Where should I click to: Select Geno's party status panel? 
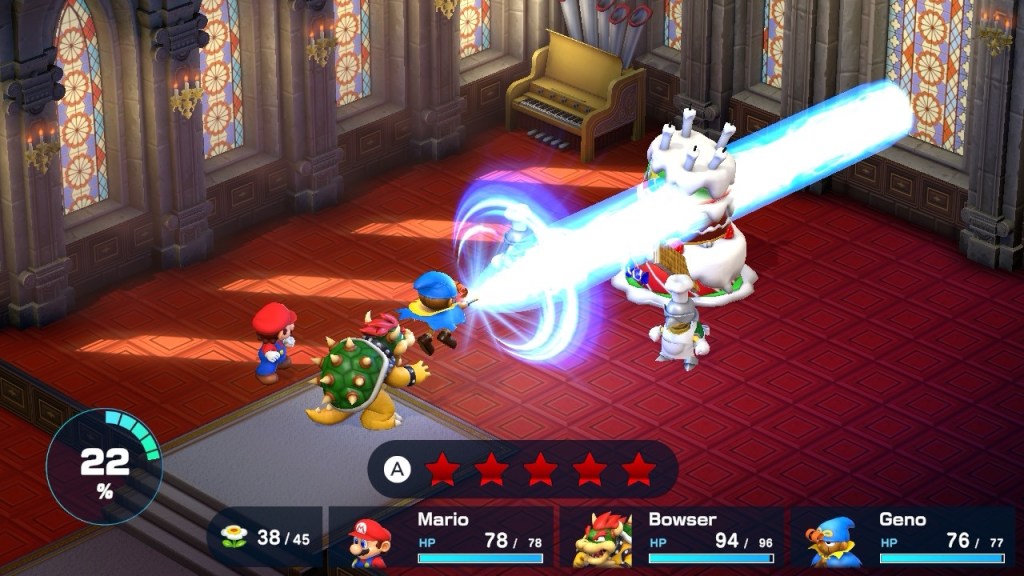tap(902, 538)
